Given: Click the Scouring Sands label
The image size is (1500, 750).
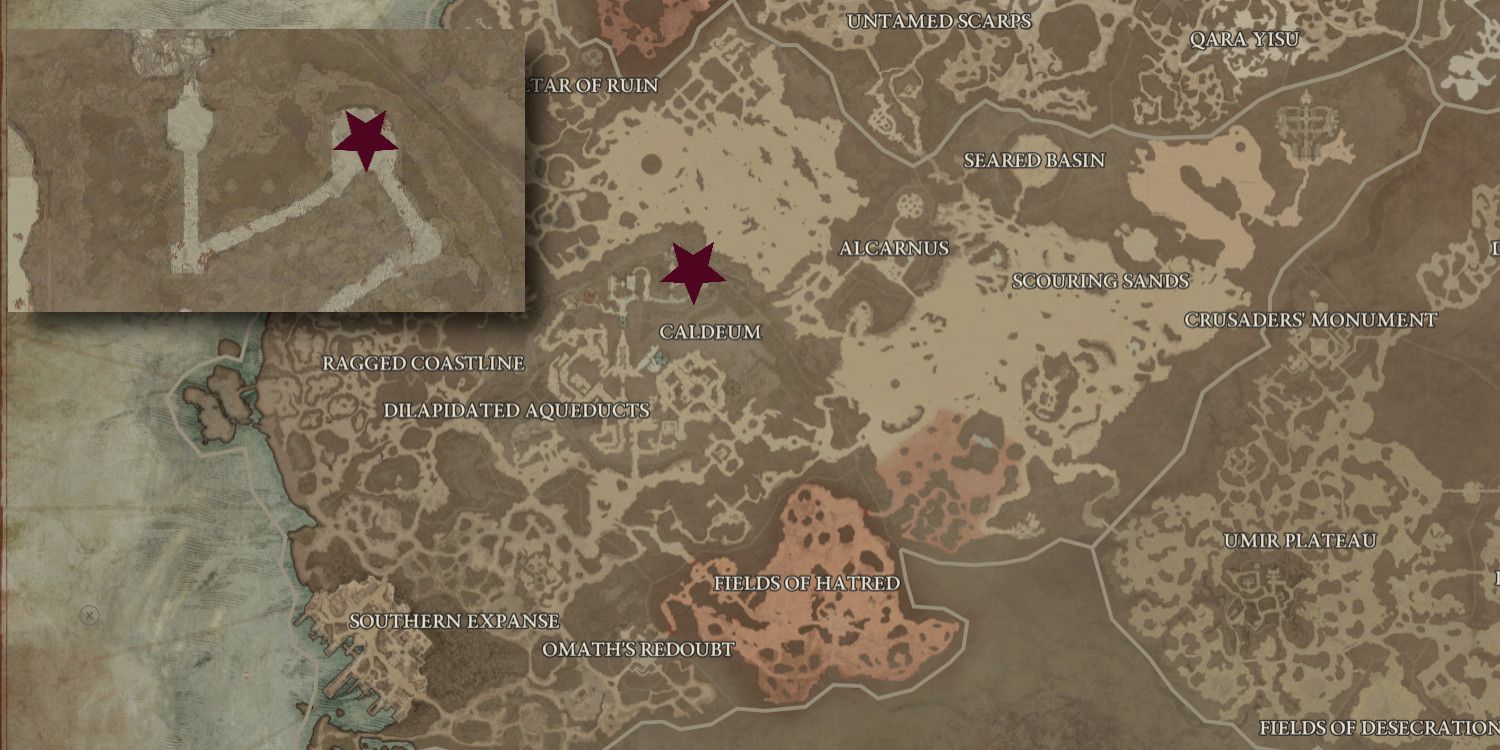Looking at the screenshot, I should click(x=1100, y=281).
